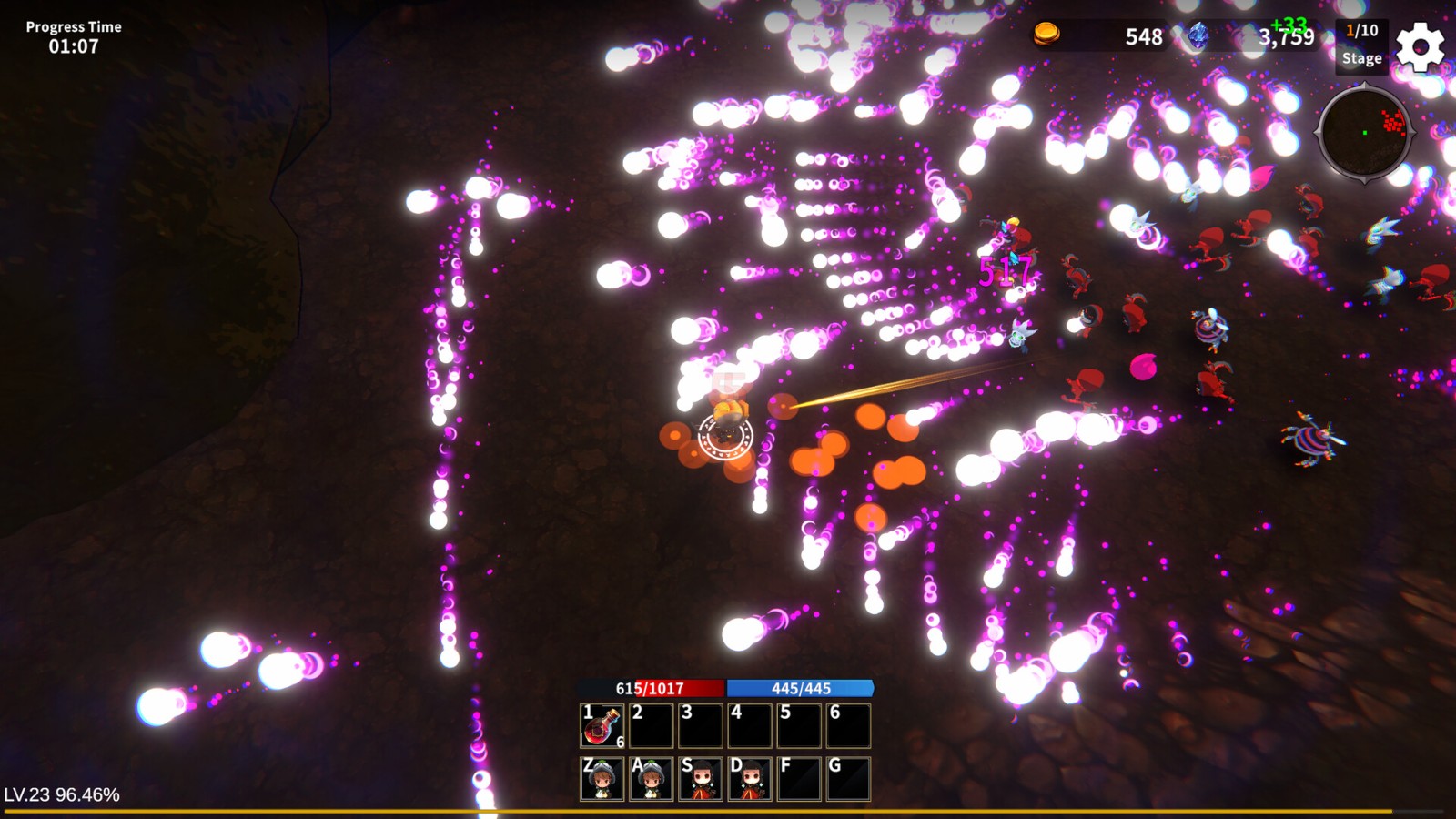Open the settings gear menu

pos(1420,47)
